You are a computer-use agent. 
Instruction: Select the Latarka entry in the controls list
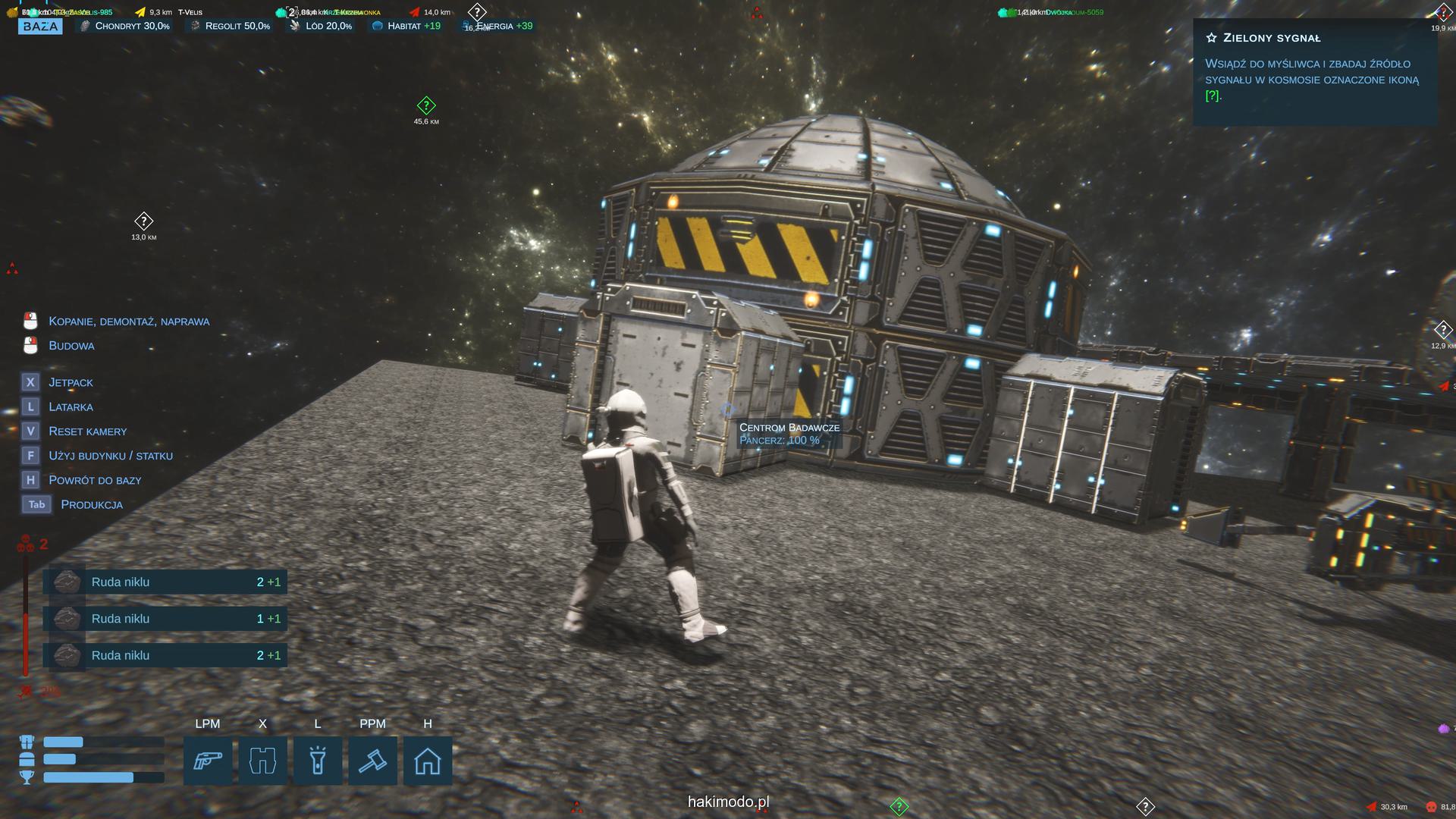tap(71, 407)
